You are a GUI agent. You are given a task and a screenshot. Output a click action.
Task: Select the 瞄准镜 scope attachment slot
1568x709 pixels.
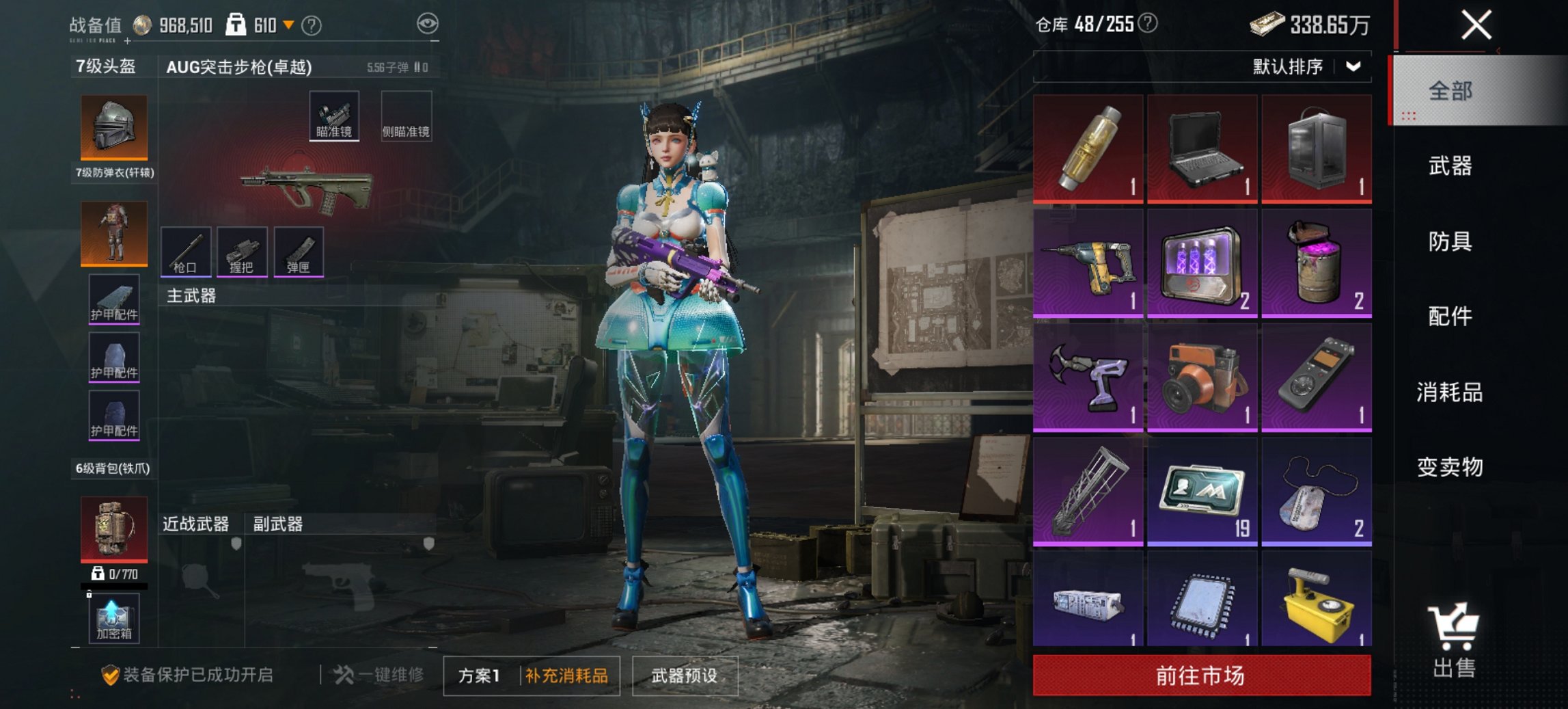[335, 114]
